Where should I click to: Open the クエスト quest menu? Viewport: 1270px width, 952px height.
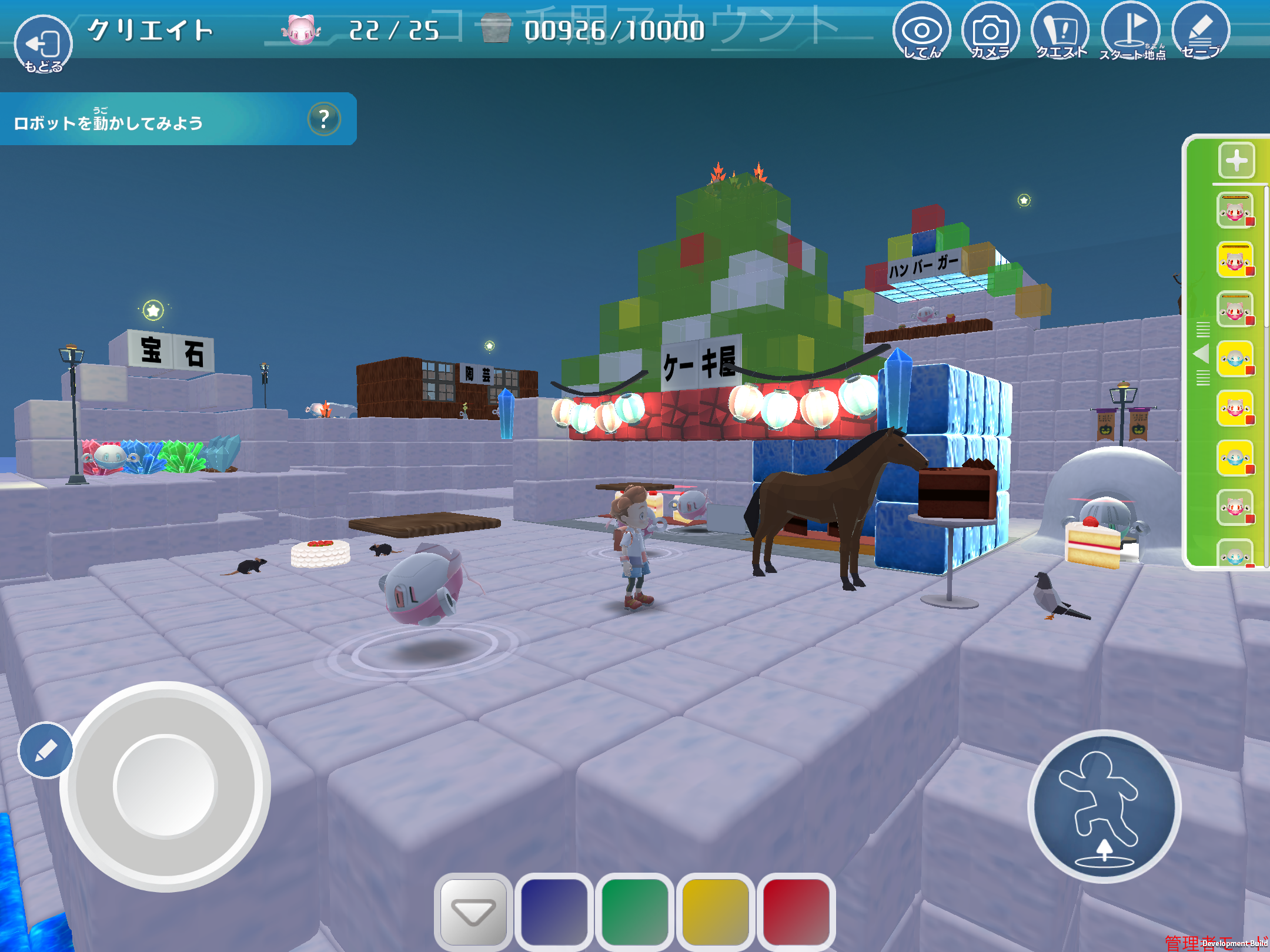click(1061, 31)
